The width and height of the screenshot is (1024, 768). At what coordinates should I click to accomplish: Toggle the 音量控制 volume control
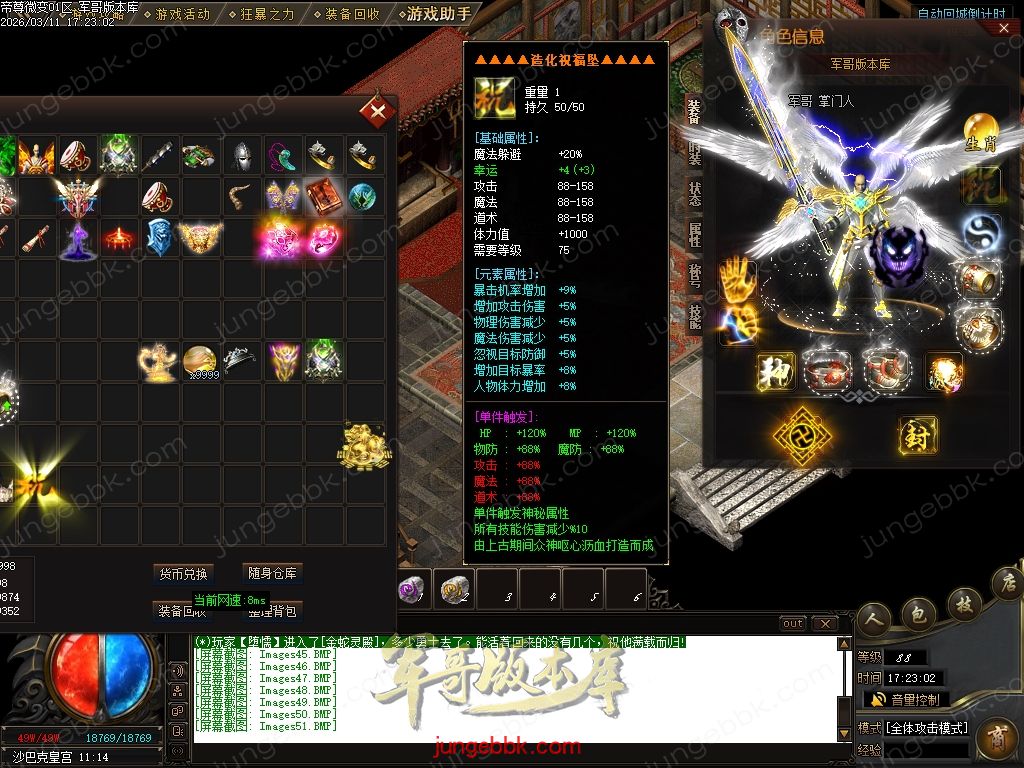pyautogui.click(x=906, y=699)
